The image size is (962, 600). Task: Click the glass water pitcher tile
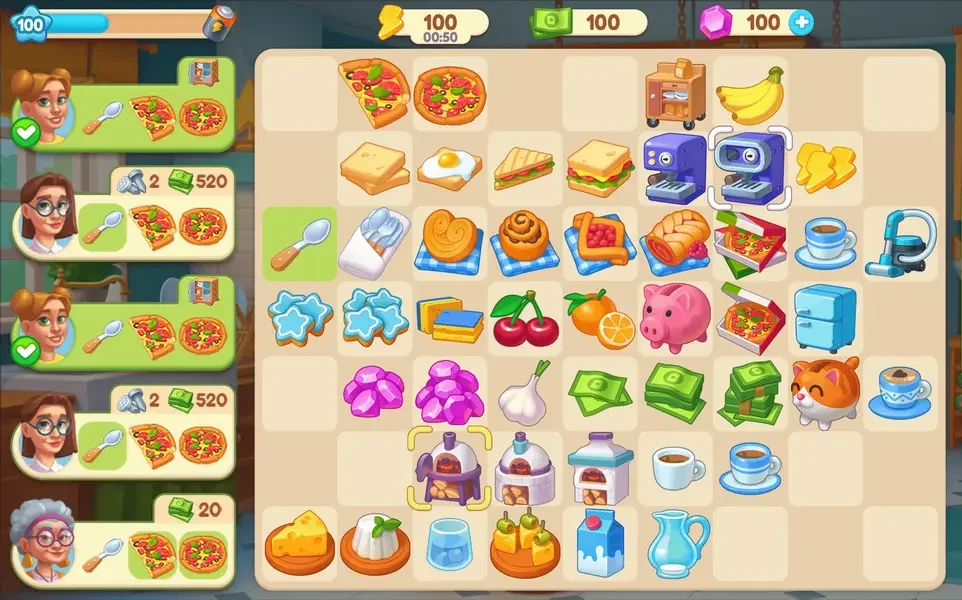[x=675, y=542]
